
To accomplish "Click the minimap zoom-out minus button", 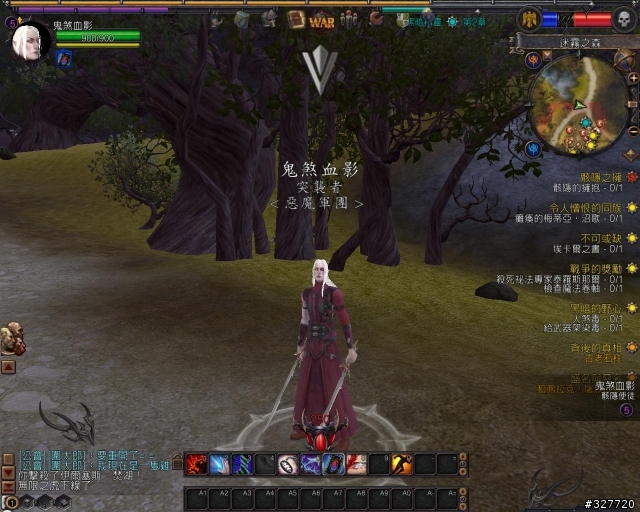I will tap(632, 131).
